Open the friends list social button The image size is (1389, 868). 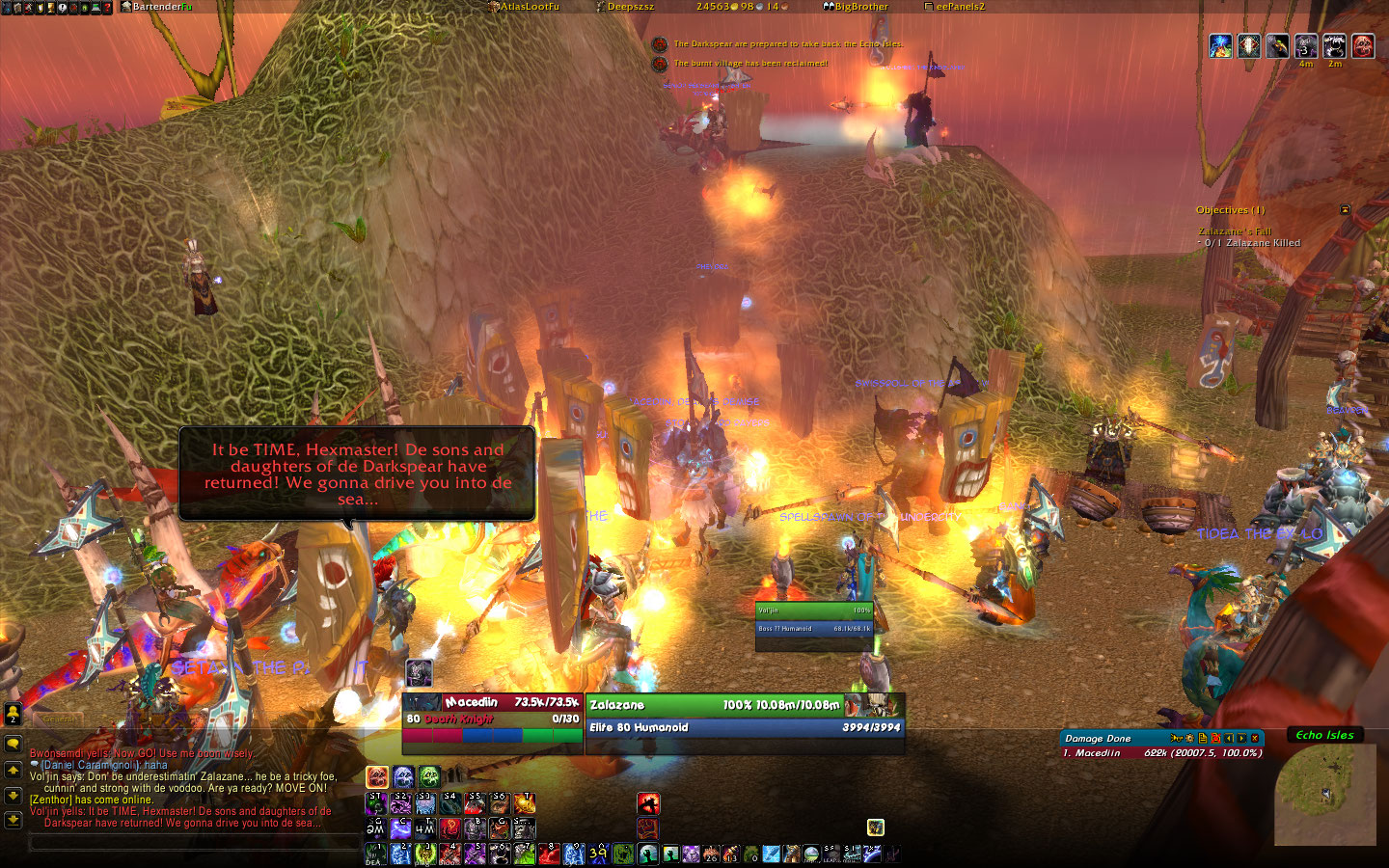coord(13,716)
